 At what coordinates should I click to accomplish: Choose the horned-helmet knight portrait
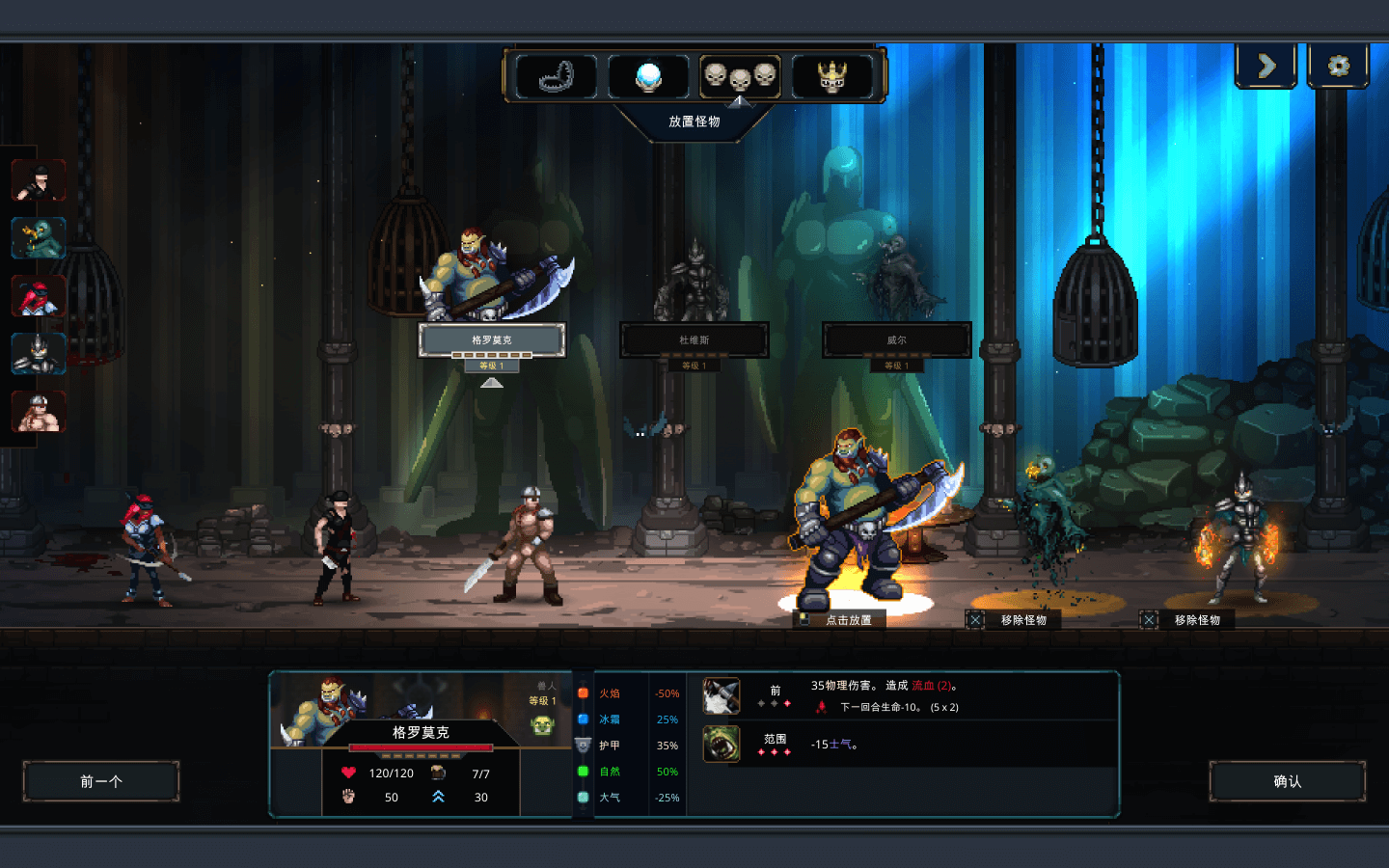coord(39,354)
